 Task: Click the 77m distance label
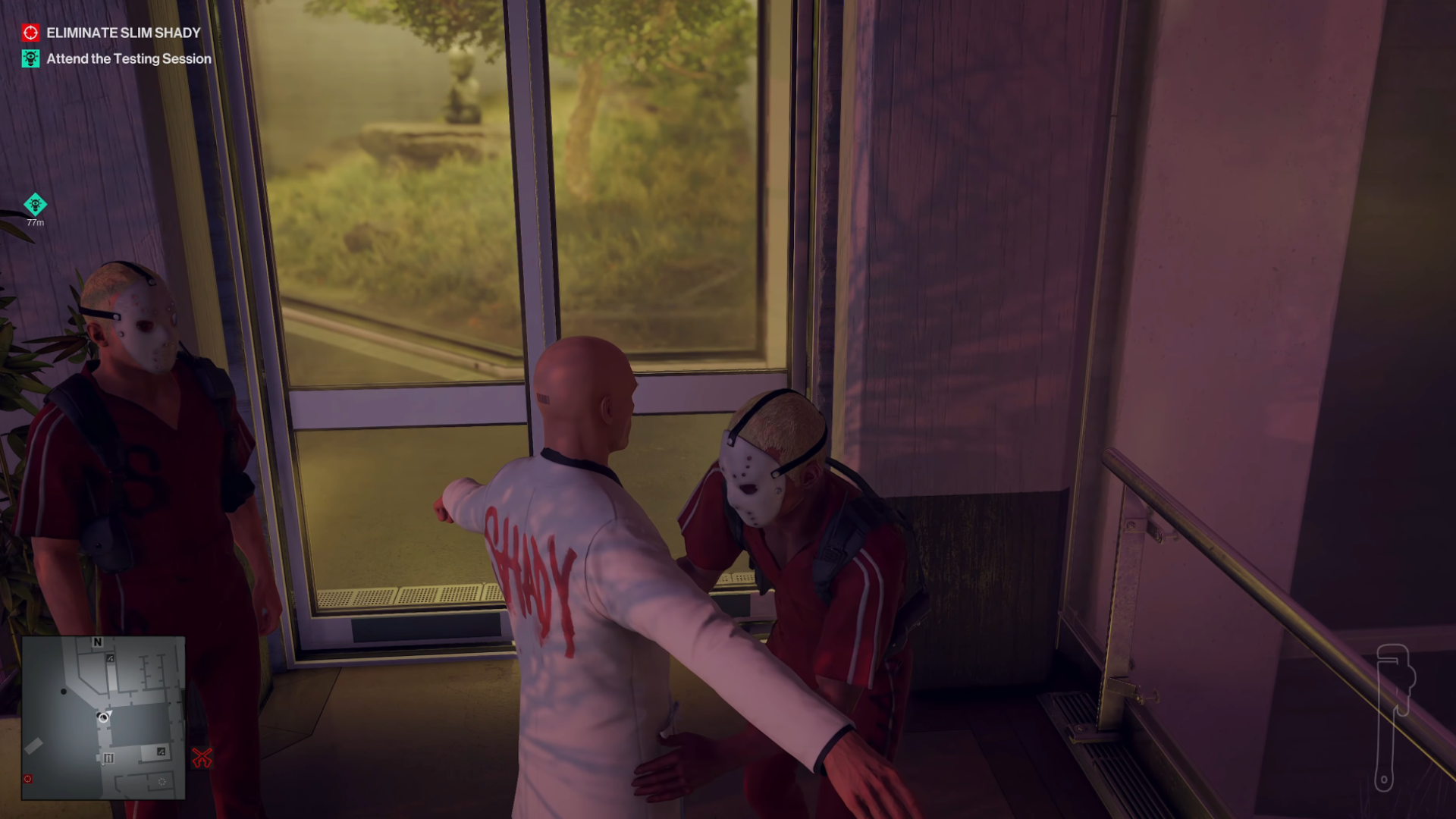[x=35, y=223]
